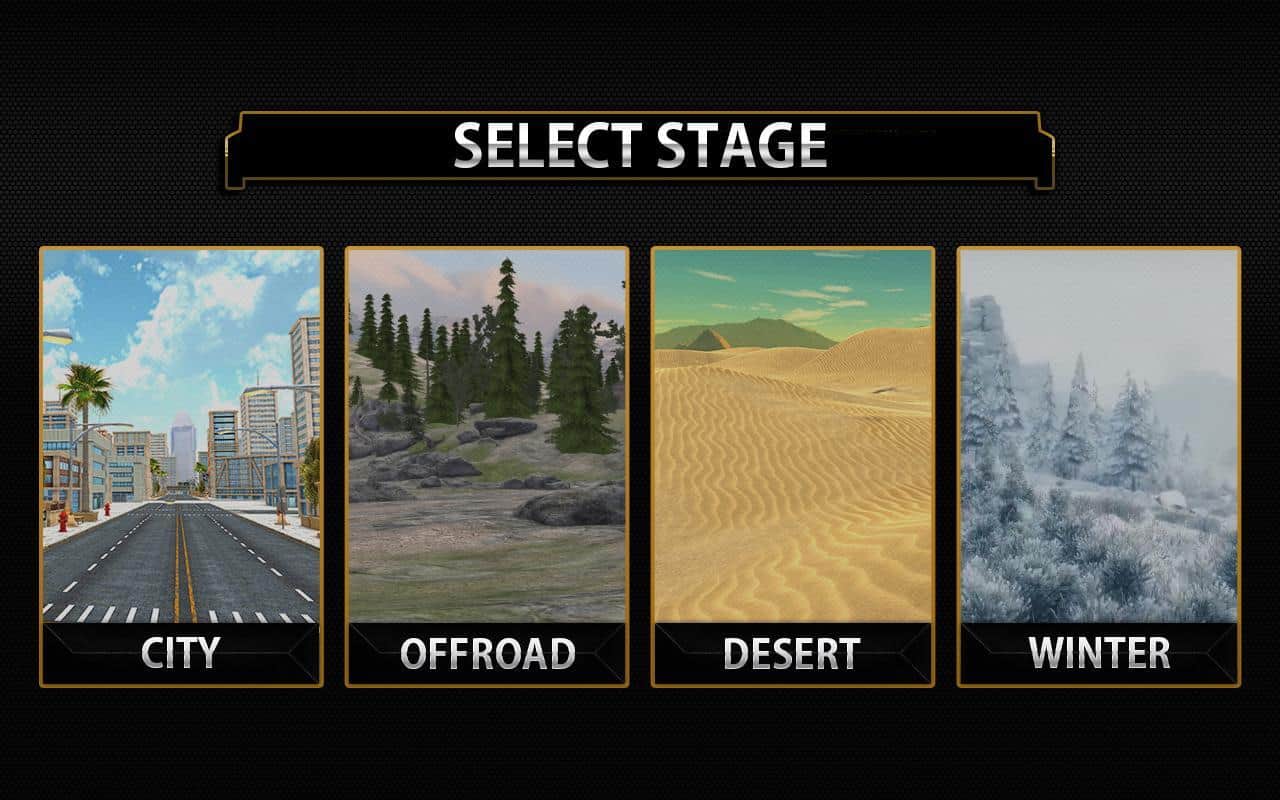Pick the Desert stage
The width and height of the screenshot is (1280, 800).
(793, 466)
